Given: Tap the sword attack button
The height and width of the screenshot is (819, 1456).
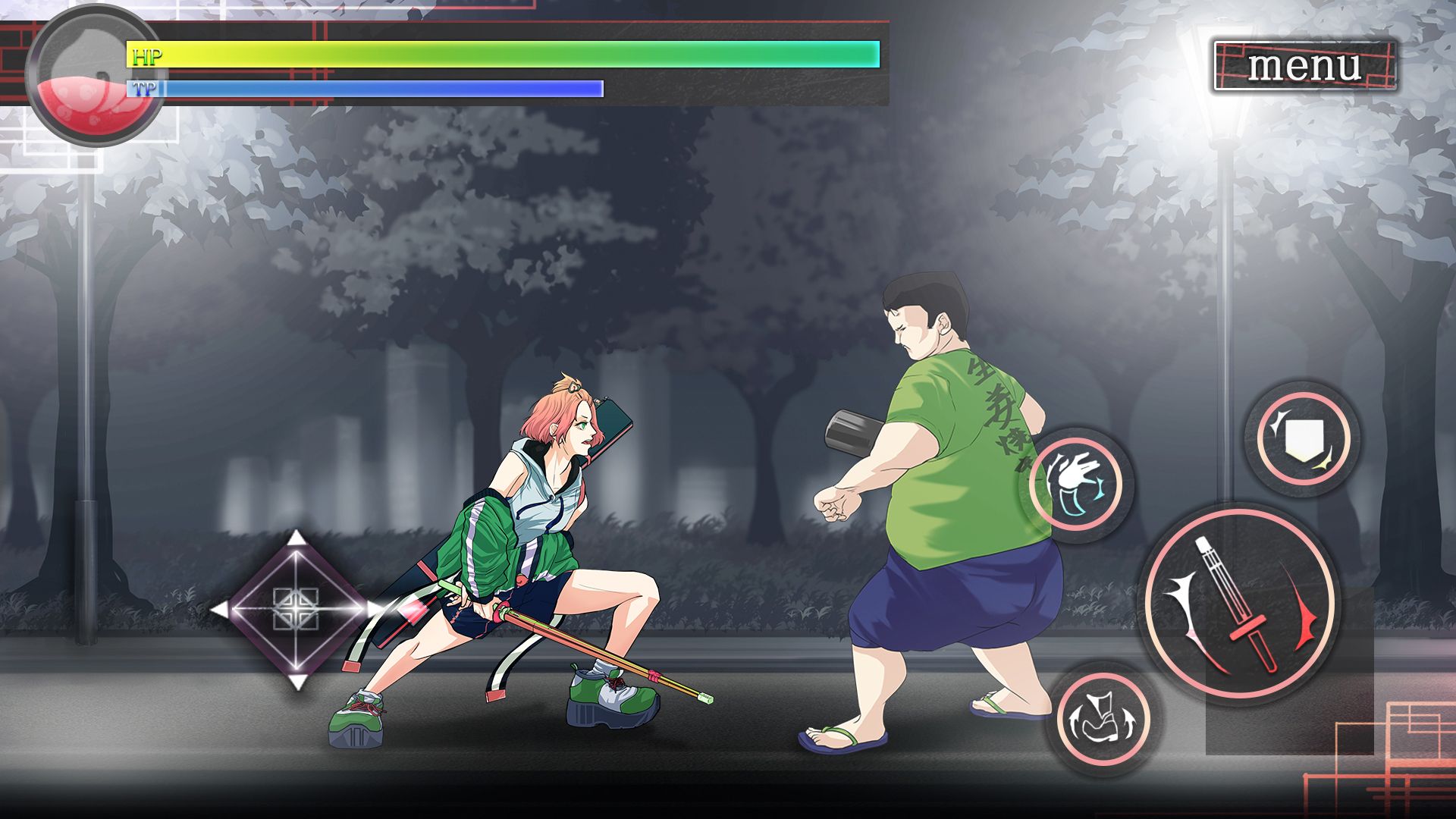Looking at the screenshot, I should point(1240,604).
